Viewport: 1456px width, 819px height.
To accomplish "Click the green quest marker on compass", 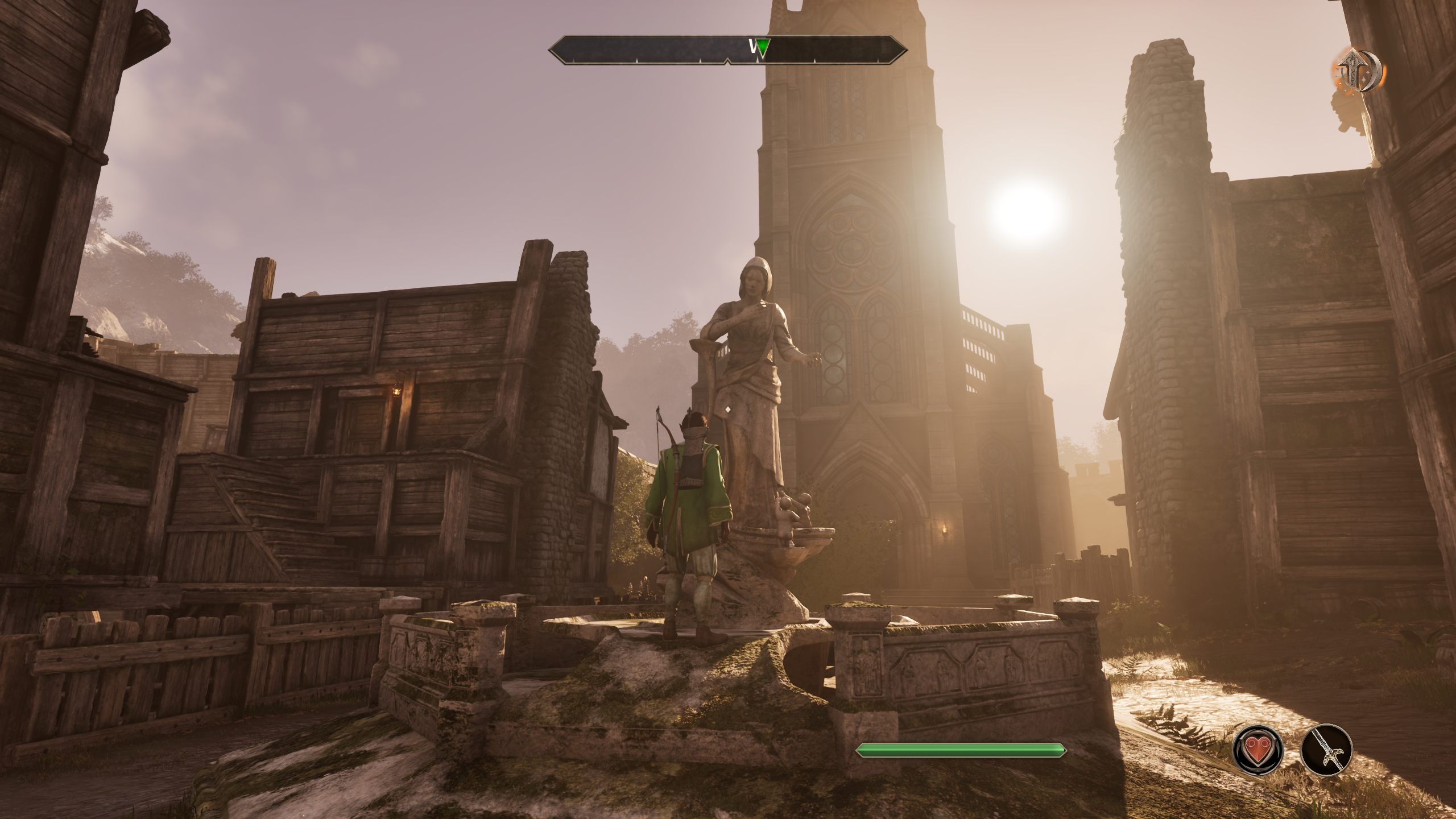I will click(x=764, y=48).
